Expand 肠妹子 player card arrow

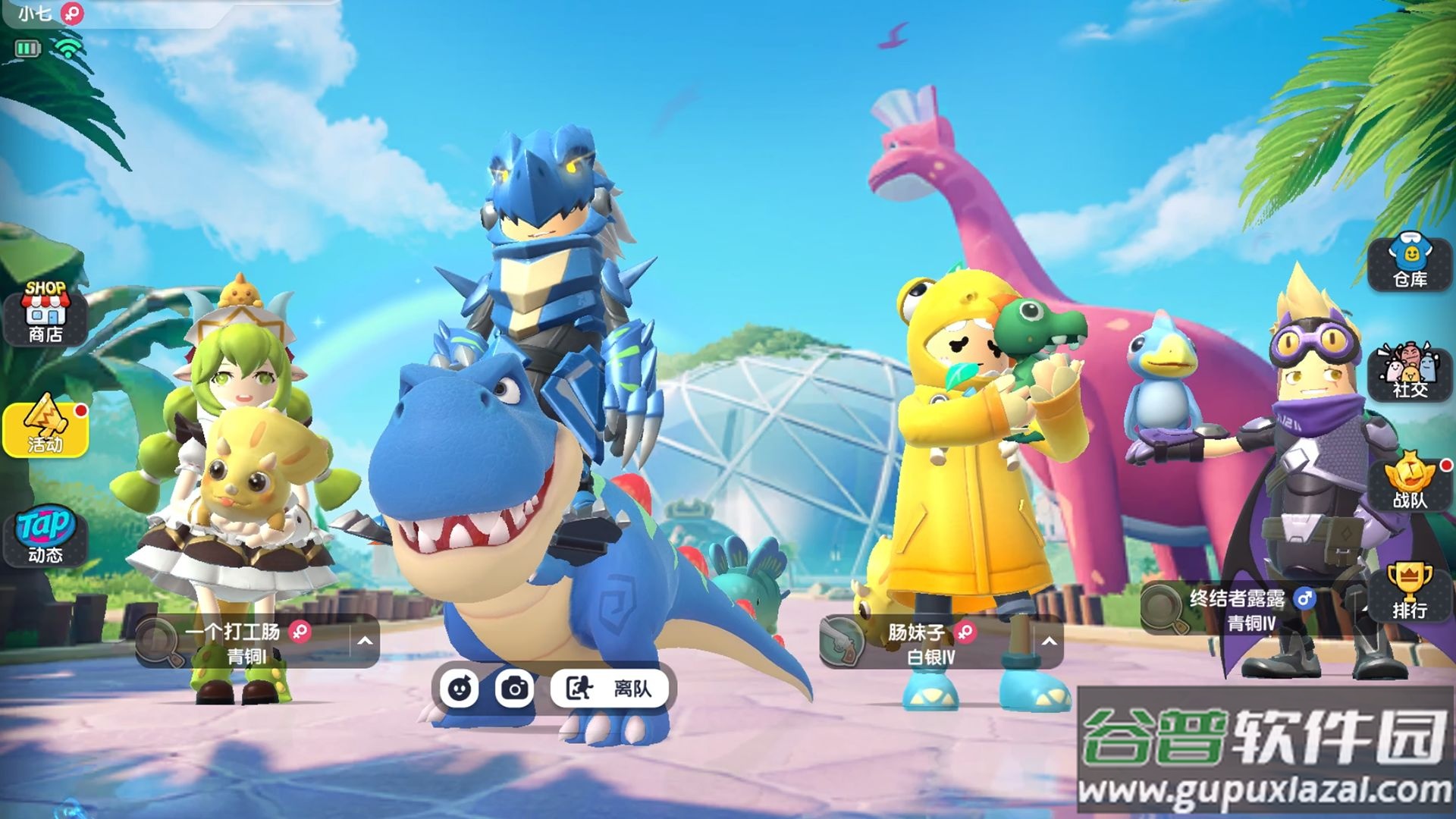[1049, 642]
